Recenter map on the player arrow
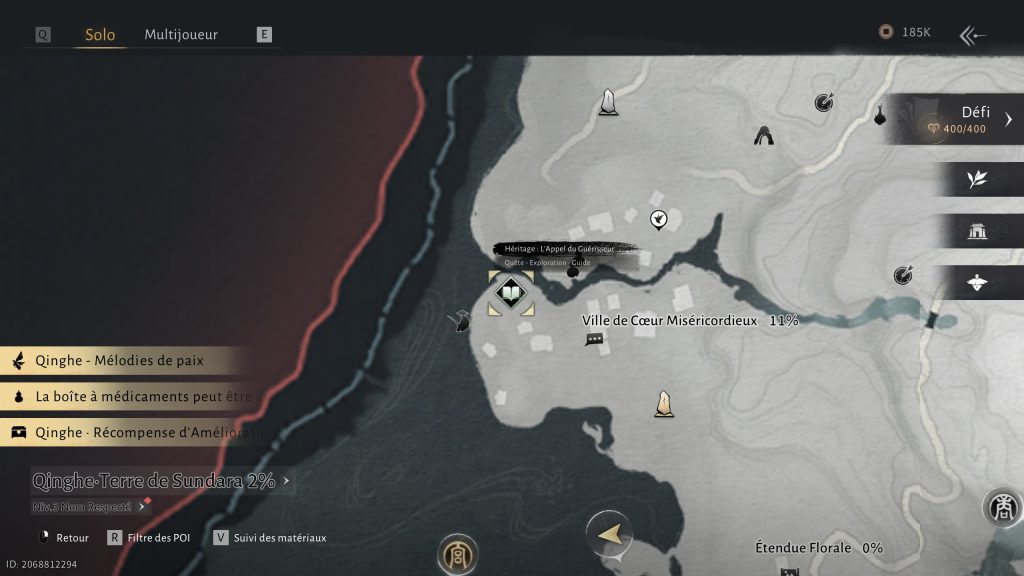Screen dimensions: 1024x576 [x=608, y=535]
